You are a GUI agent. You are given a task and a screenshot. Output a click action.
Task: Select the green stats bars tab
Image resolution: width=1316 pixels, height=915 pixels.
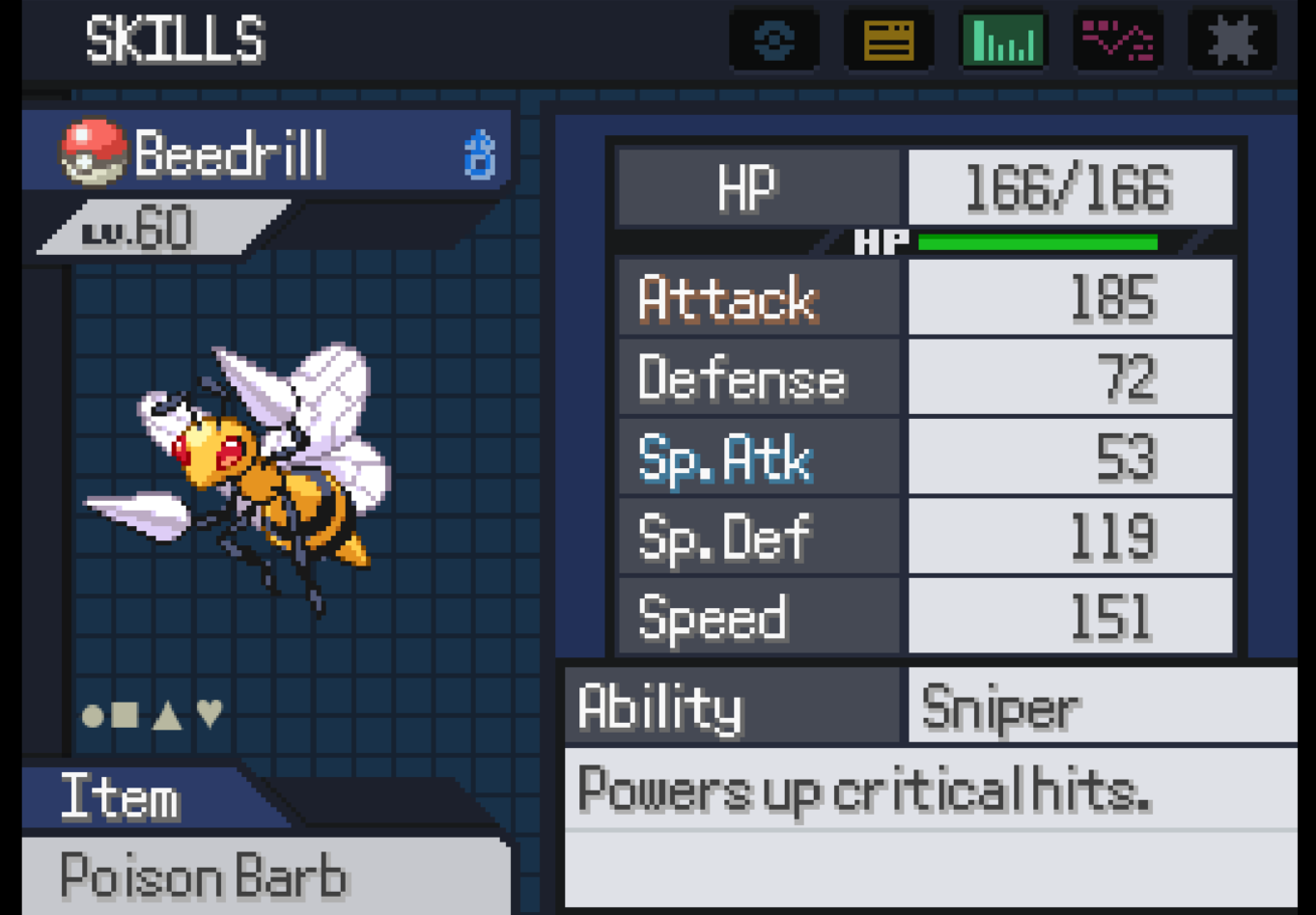click(x=1003, y=41)
